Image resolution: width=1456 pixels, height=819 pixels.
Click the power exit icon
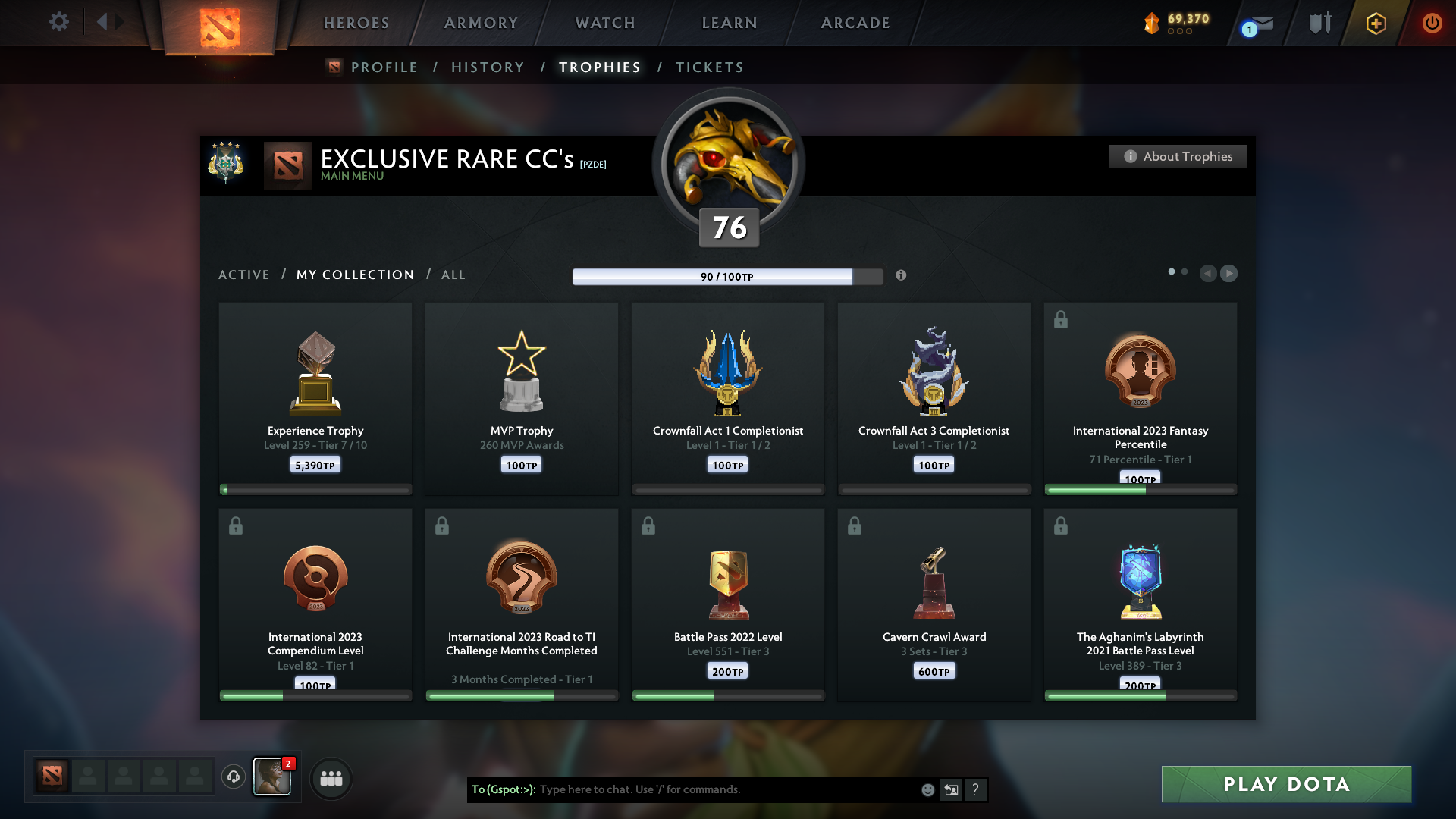pyautogui.click(x=1432, y=24)
